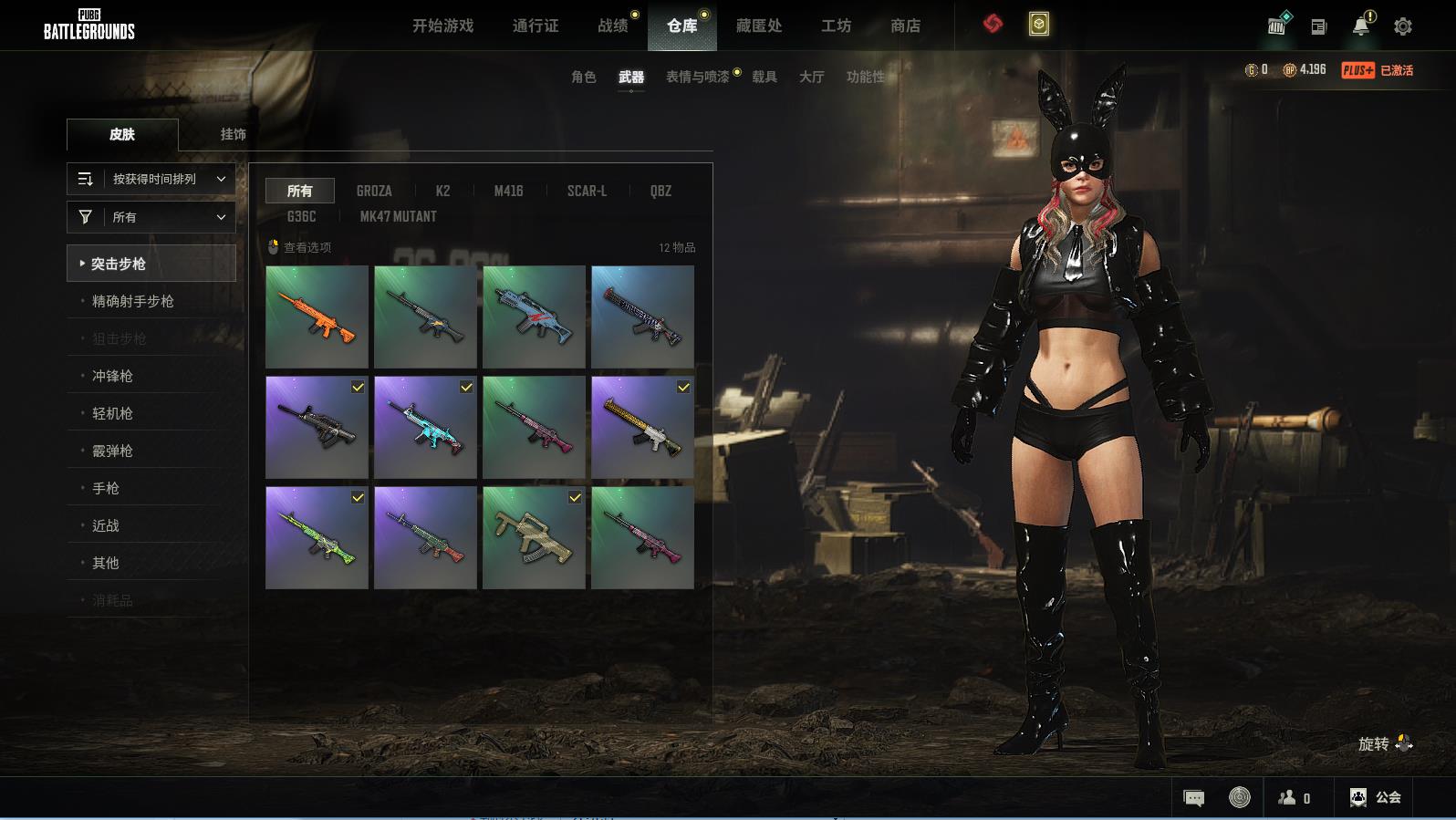The width and height of the screenshot is (1456, 820).
Task: Open the 开始游戏 (Play) menu
Action: 442,26
